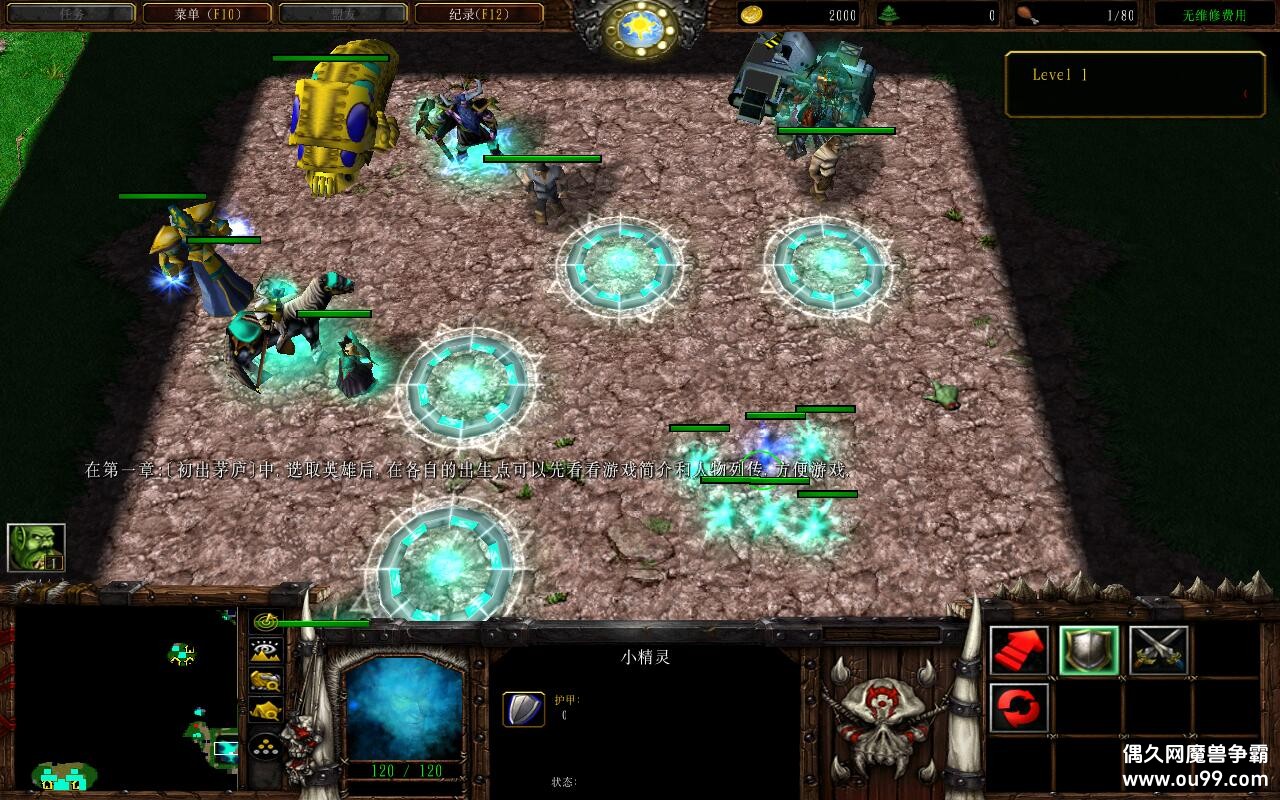1280x800 pixels.
Task: Open the greyed 任务 quests button
Action: click(x=69, y=14)
